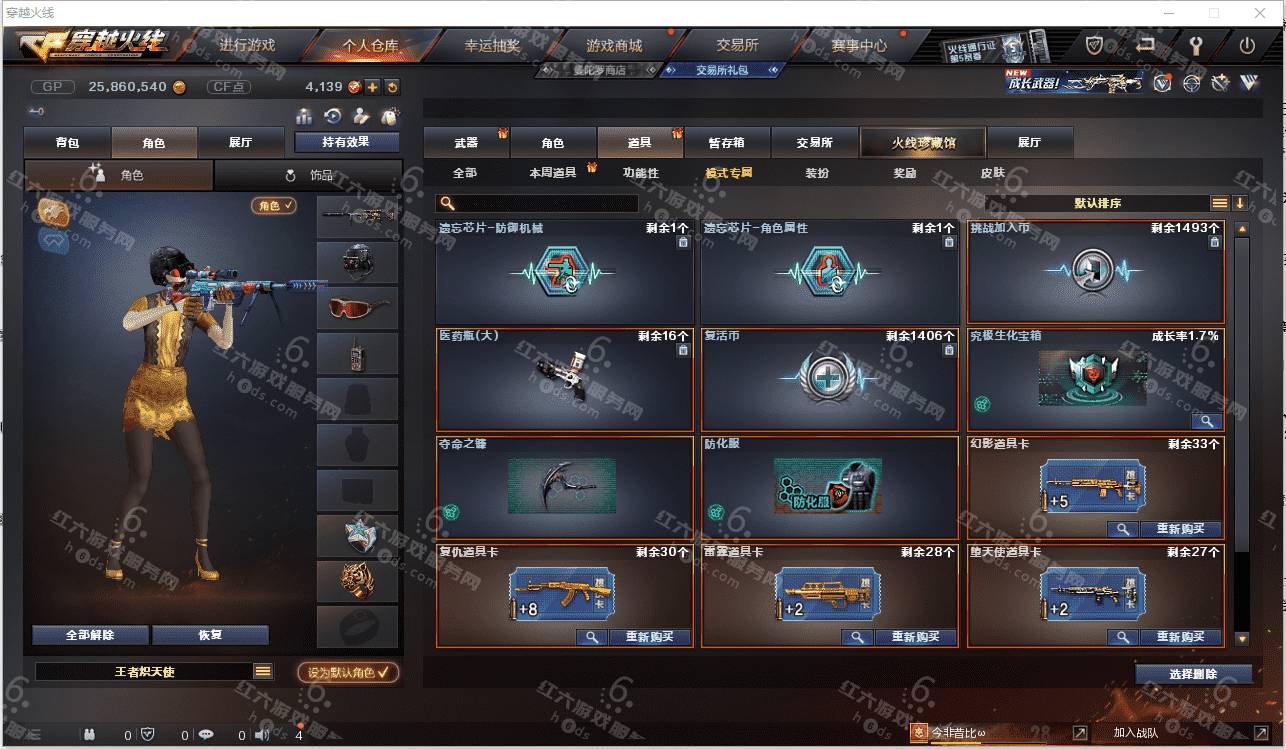This screenshot has width=1286, height=749.
Task: Click 全部解除 to unequip all
Action: [x=90, y=635]
